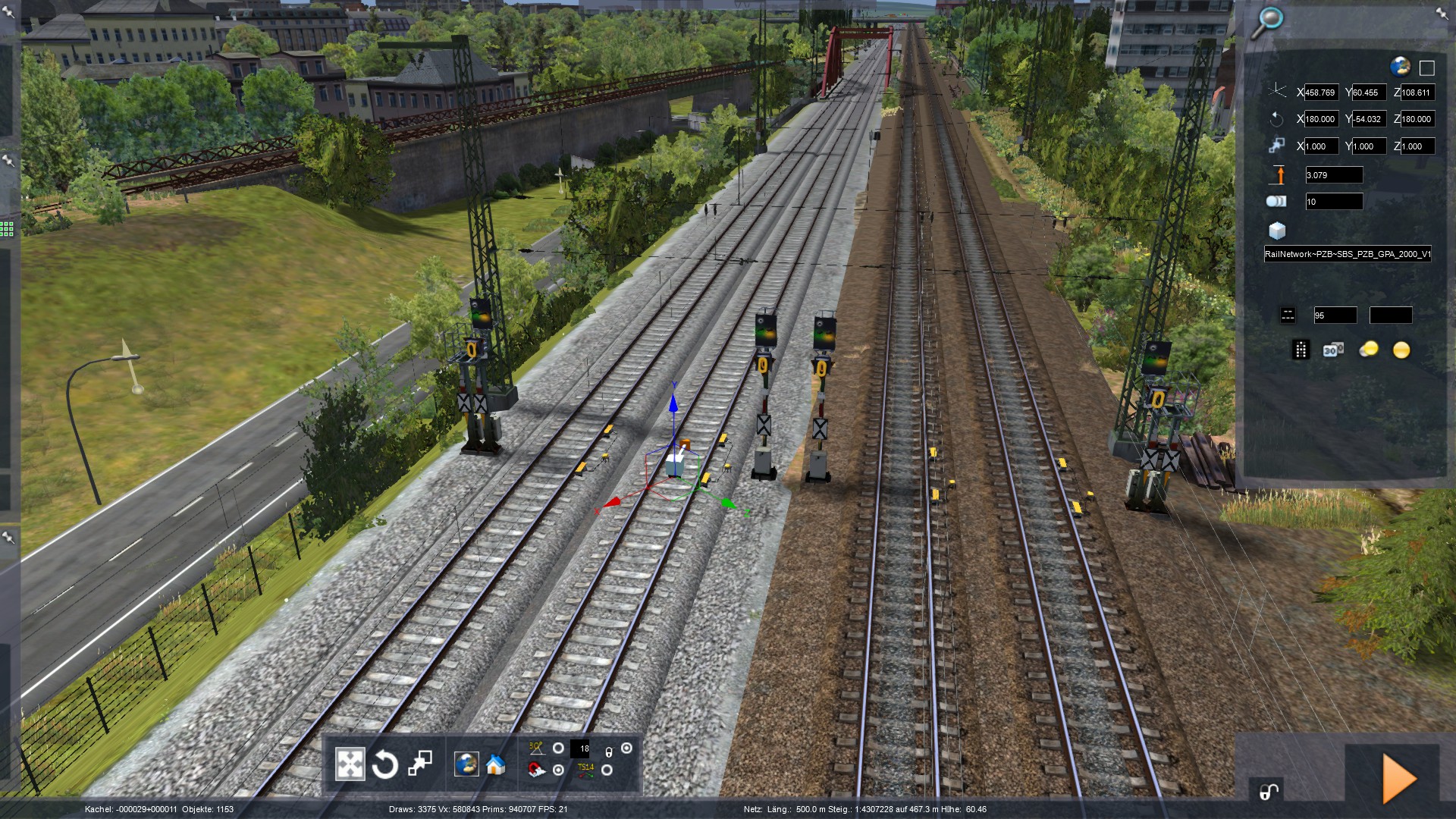1456x819 pixels.
Task: Edit the field showing value 95
Action: tap(1335, 315)
